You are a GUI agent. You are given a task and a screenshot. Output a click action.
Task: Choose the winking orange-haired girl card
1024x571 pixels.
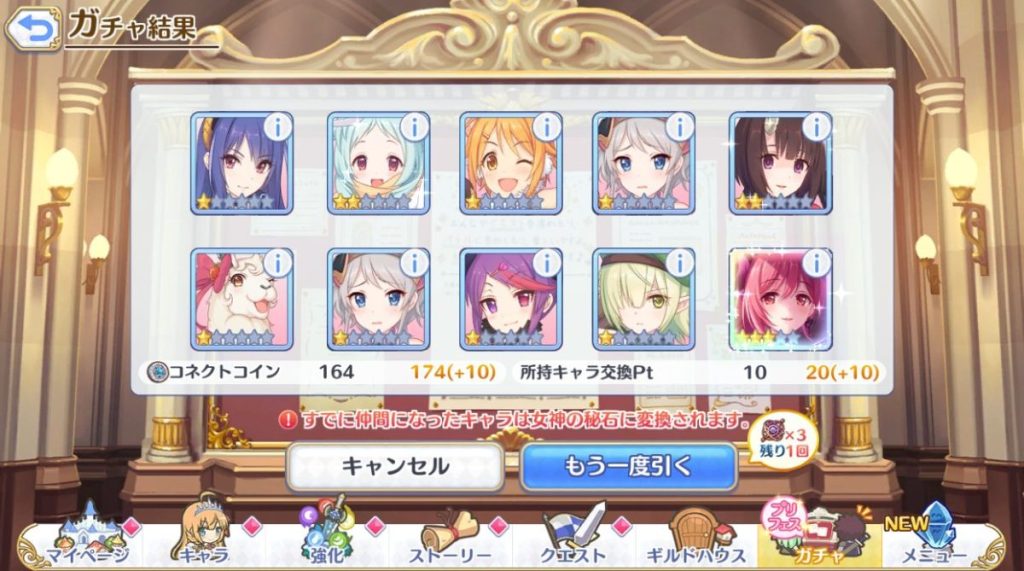511,163
